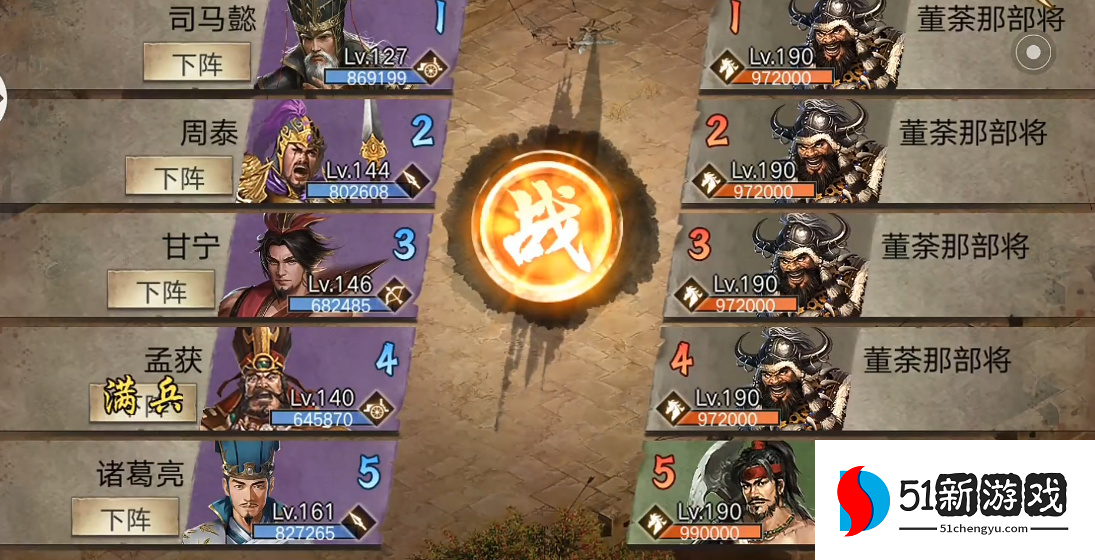The image size is (1095, 560).
Task: Open the 51新游戏 watermark link
Action: 955,500
